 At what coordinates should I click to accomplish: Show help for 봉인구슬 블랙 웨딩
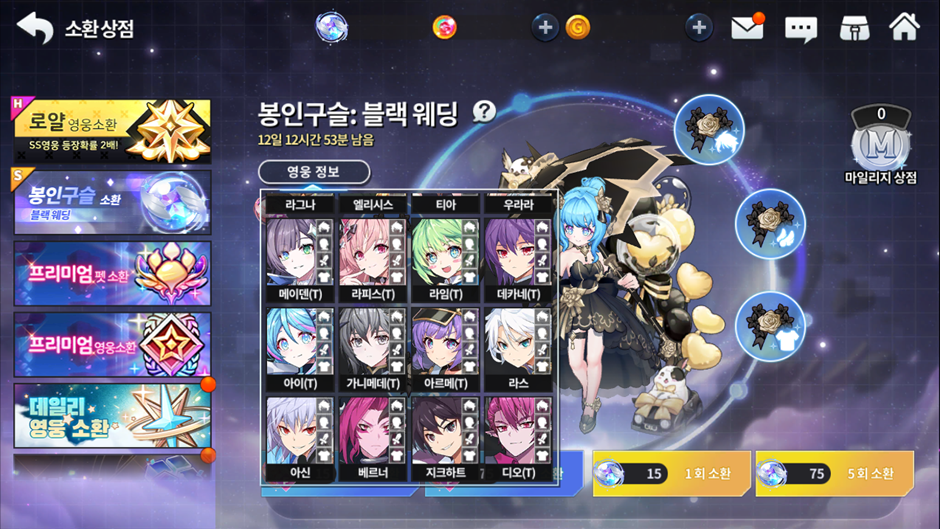tap(485, 112)
